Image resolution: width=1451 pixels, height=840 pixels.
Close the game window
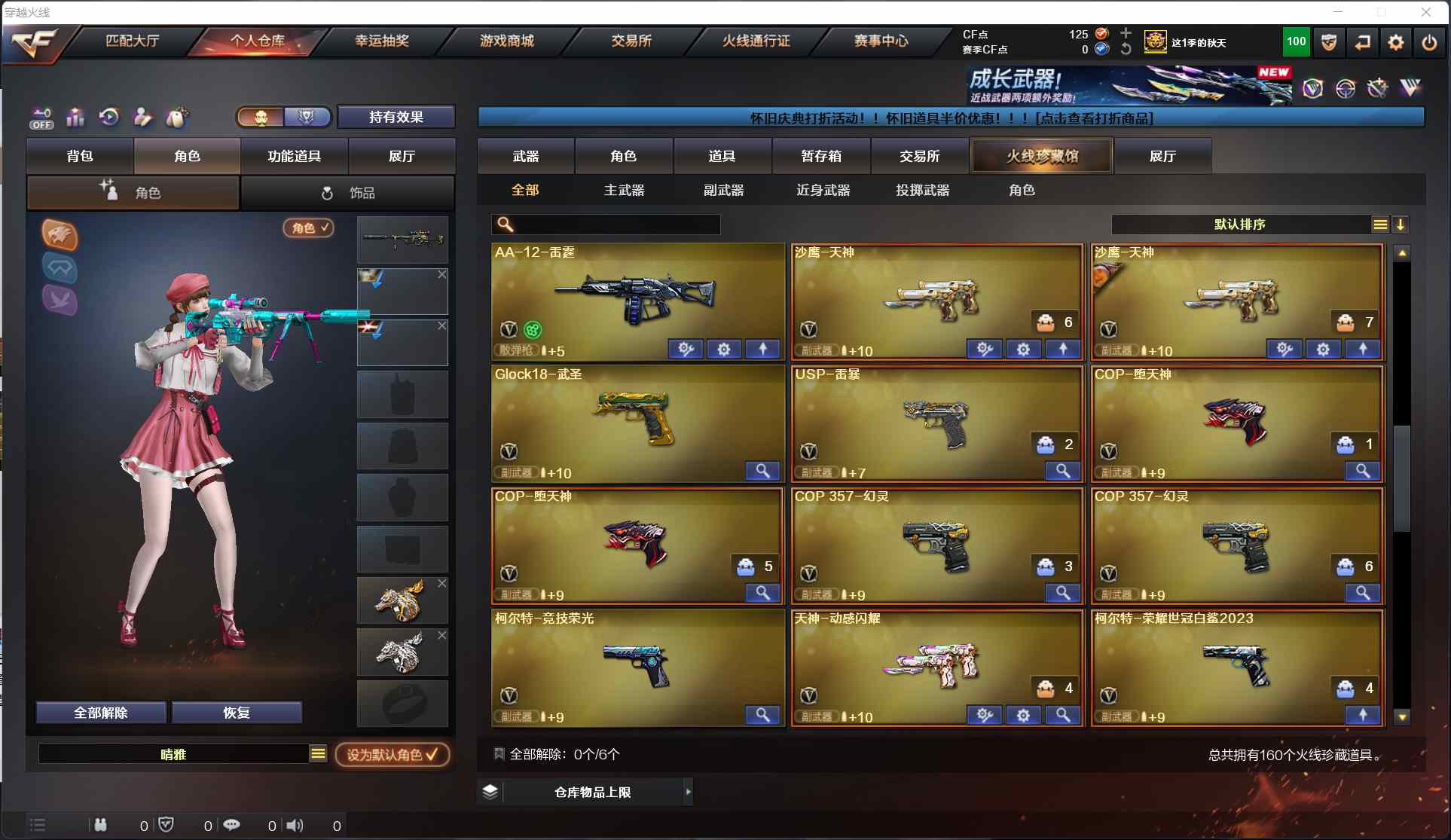1425,12
